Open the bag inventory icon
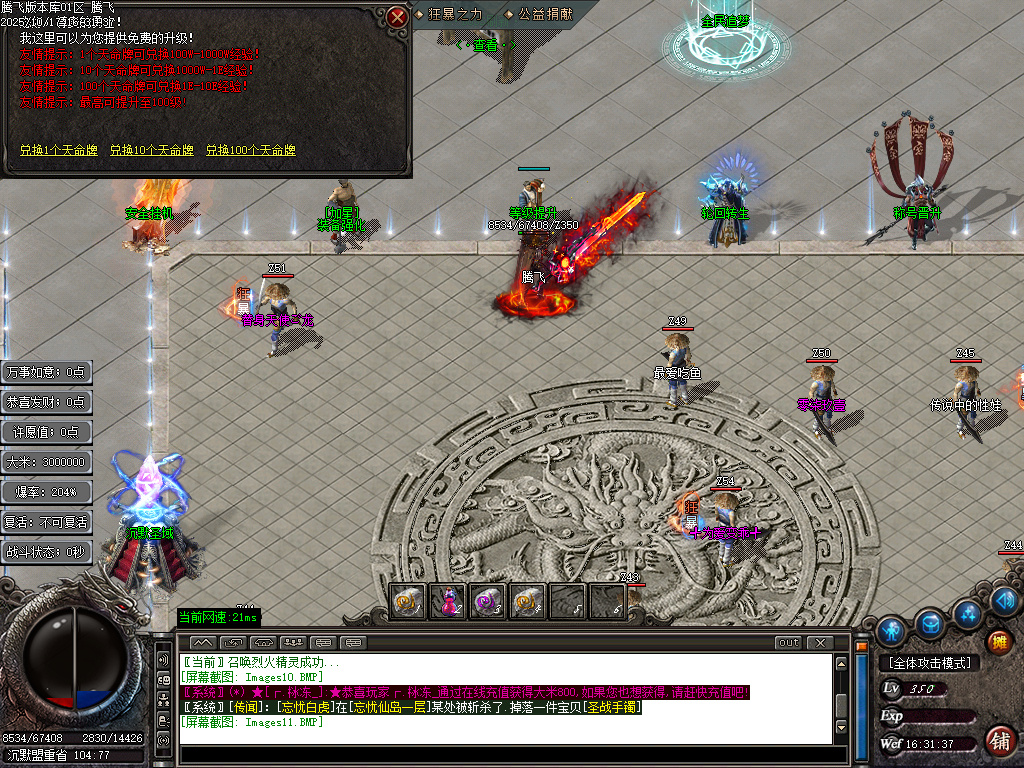Image resolution: width=1024 pixels, height=768 pixels. [930, 623]
